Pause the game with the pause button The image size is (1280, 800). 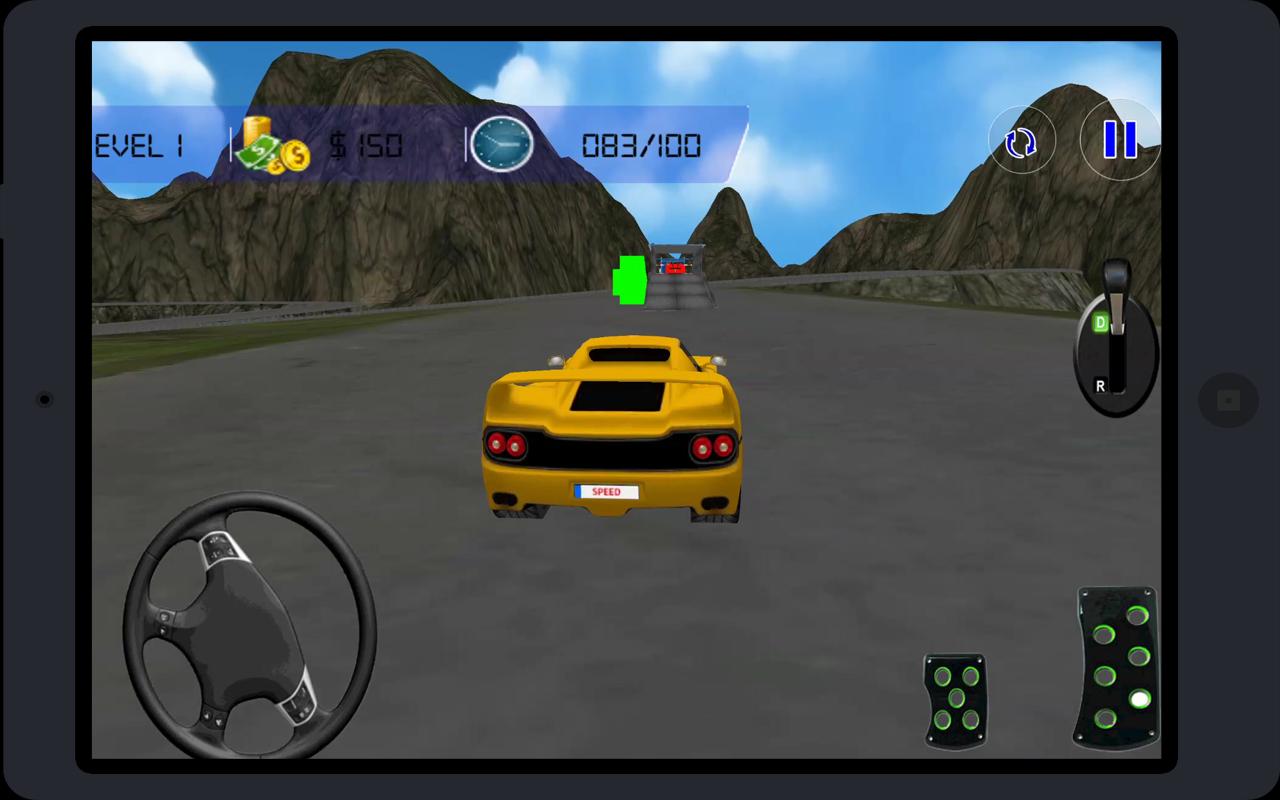click(1120, 140)
